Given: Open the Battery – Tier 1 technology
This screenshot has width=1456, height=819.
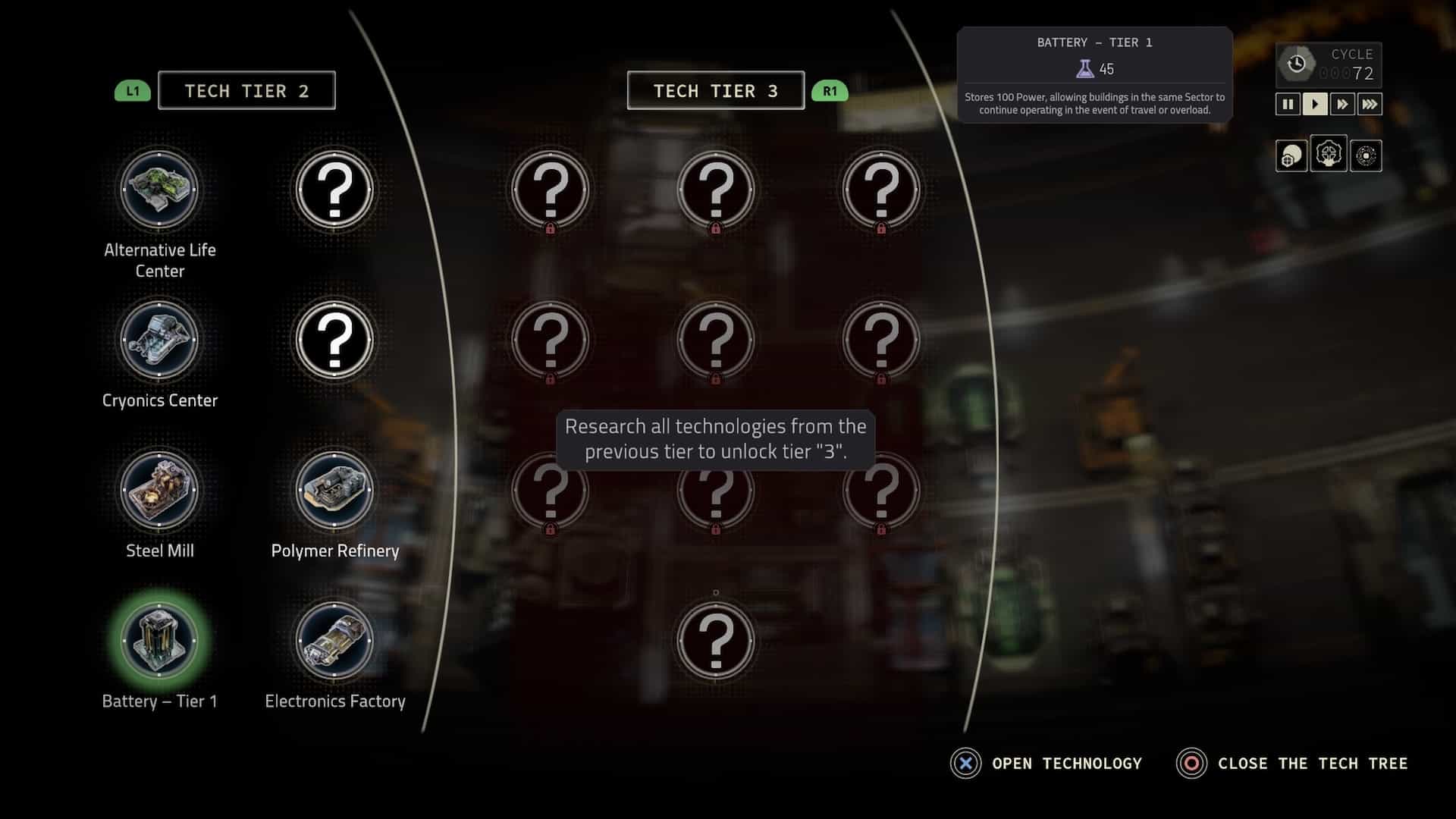Looking at the screenshot, I should (159, 641).
